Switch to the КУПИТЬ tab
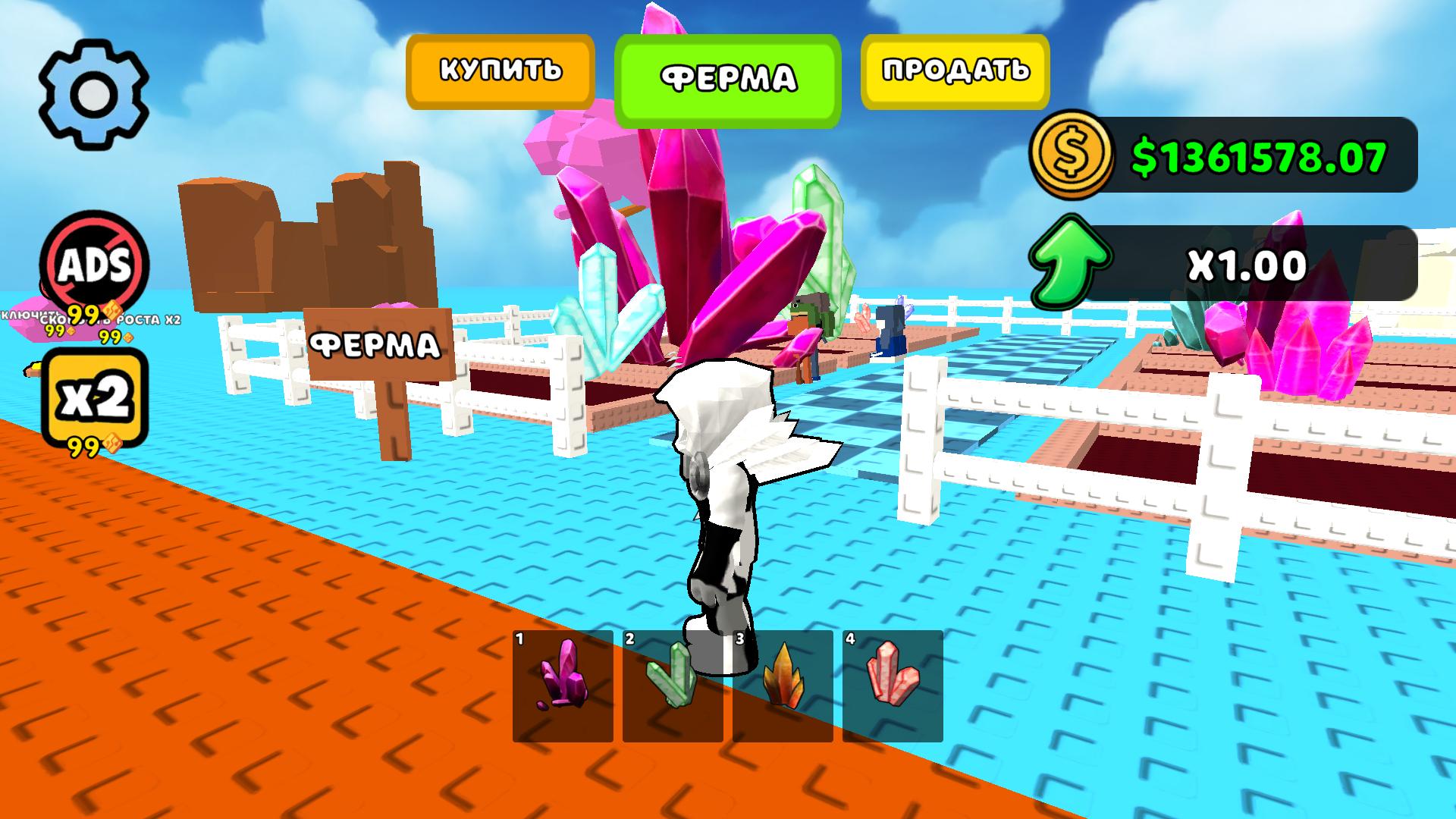The height and width of the screenshot is (819, 1456). coord(500,71)
